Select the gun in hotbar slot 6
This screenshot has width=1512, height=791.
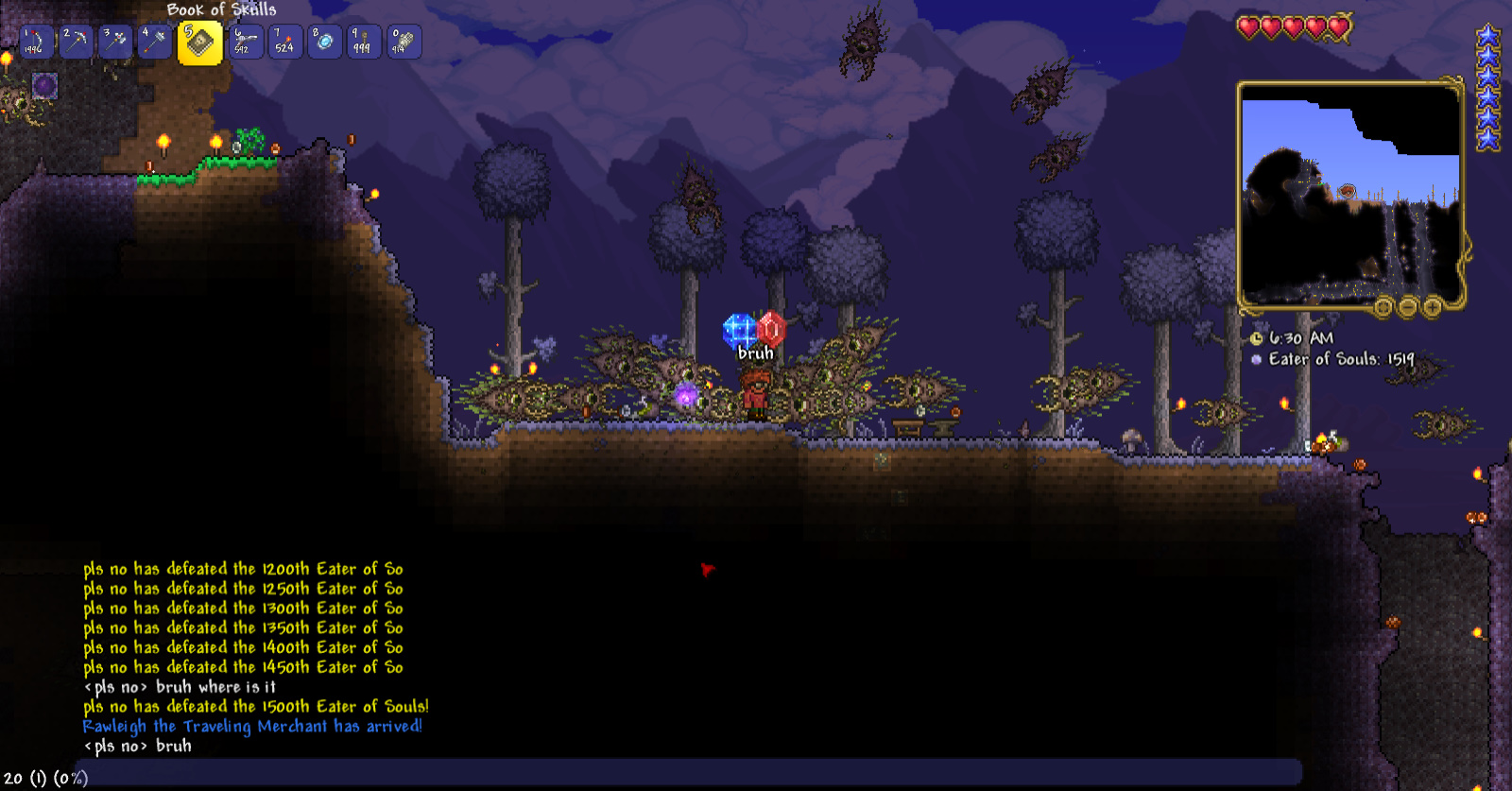click(x=246, y=40)
